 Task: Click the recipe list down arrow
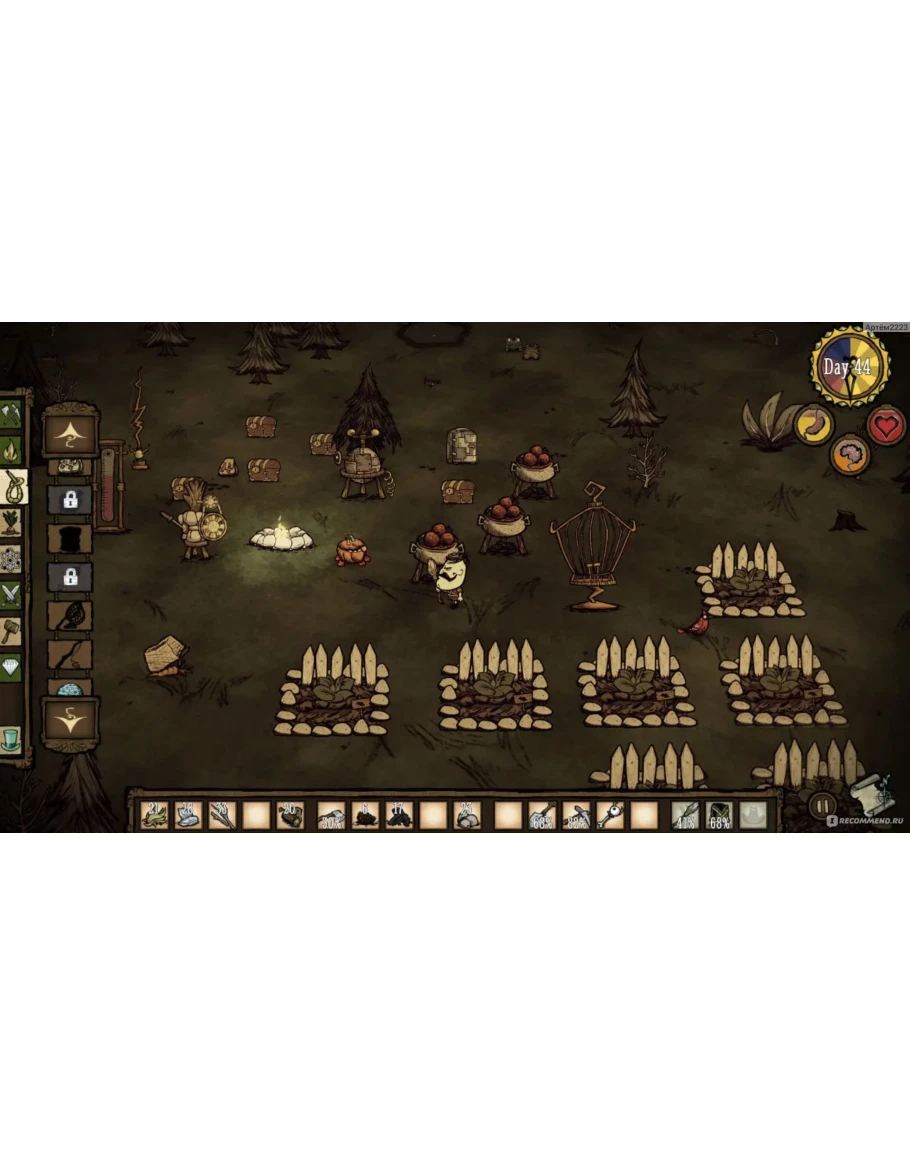coord(70,718)
